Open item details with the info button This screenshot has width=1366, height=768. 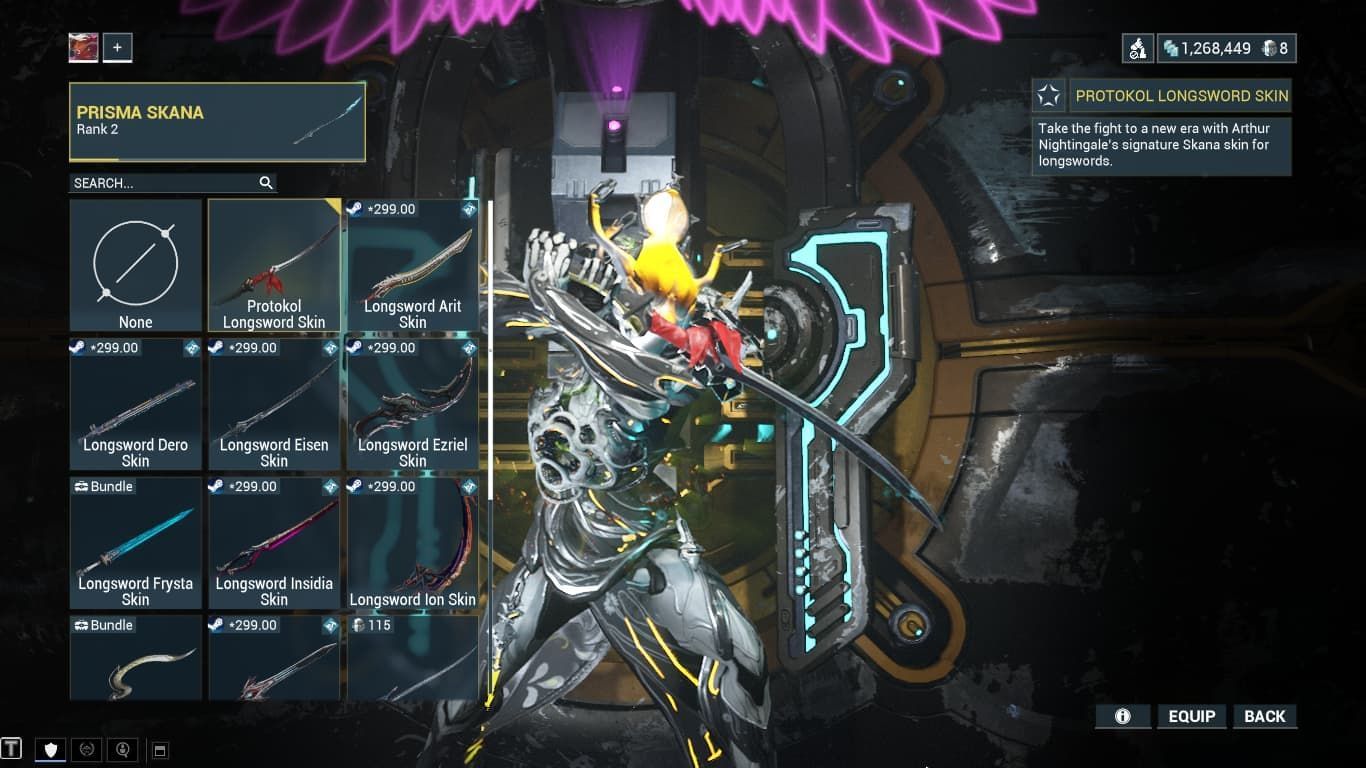pos(1122,716)
